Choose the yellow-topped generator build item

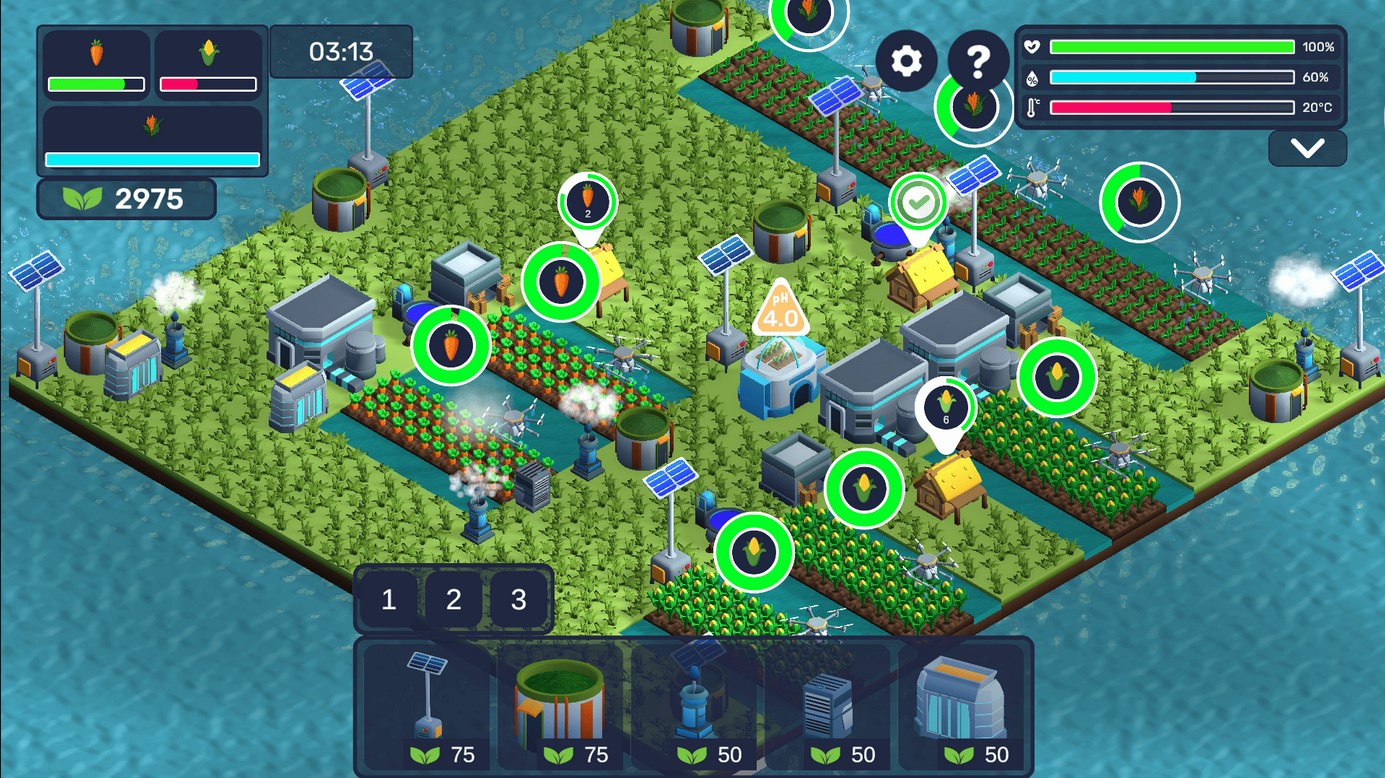click(x=962, y=706)
